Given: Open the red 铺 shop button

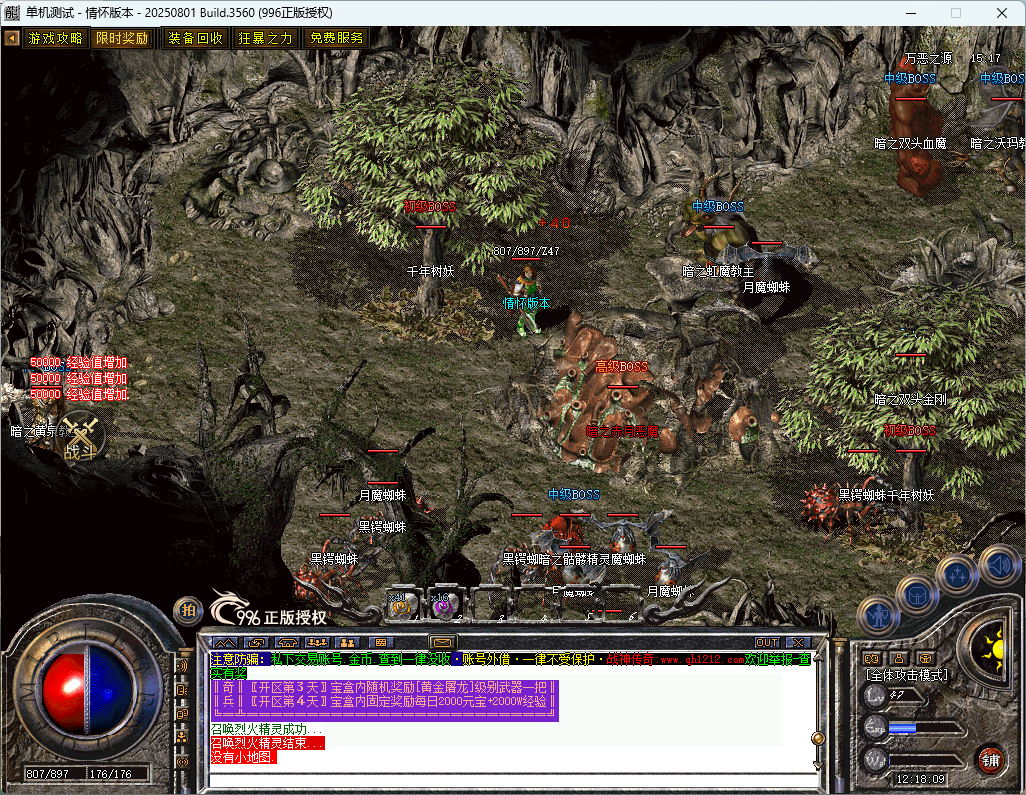Looking at the screenshot, I should pos(990,758).
